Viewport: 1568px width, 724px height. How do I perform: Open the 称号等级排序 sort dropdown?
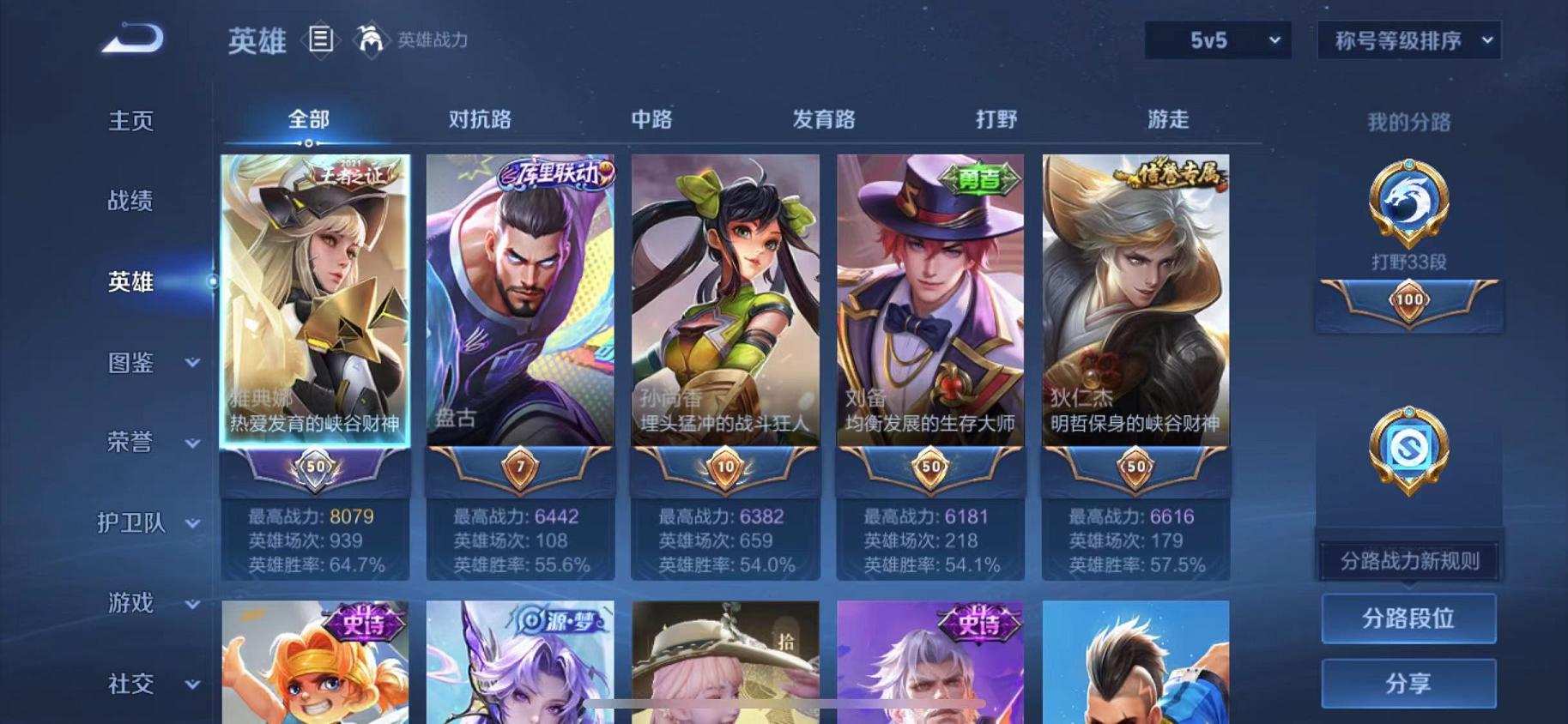click(x=1408, y=40)
